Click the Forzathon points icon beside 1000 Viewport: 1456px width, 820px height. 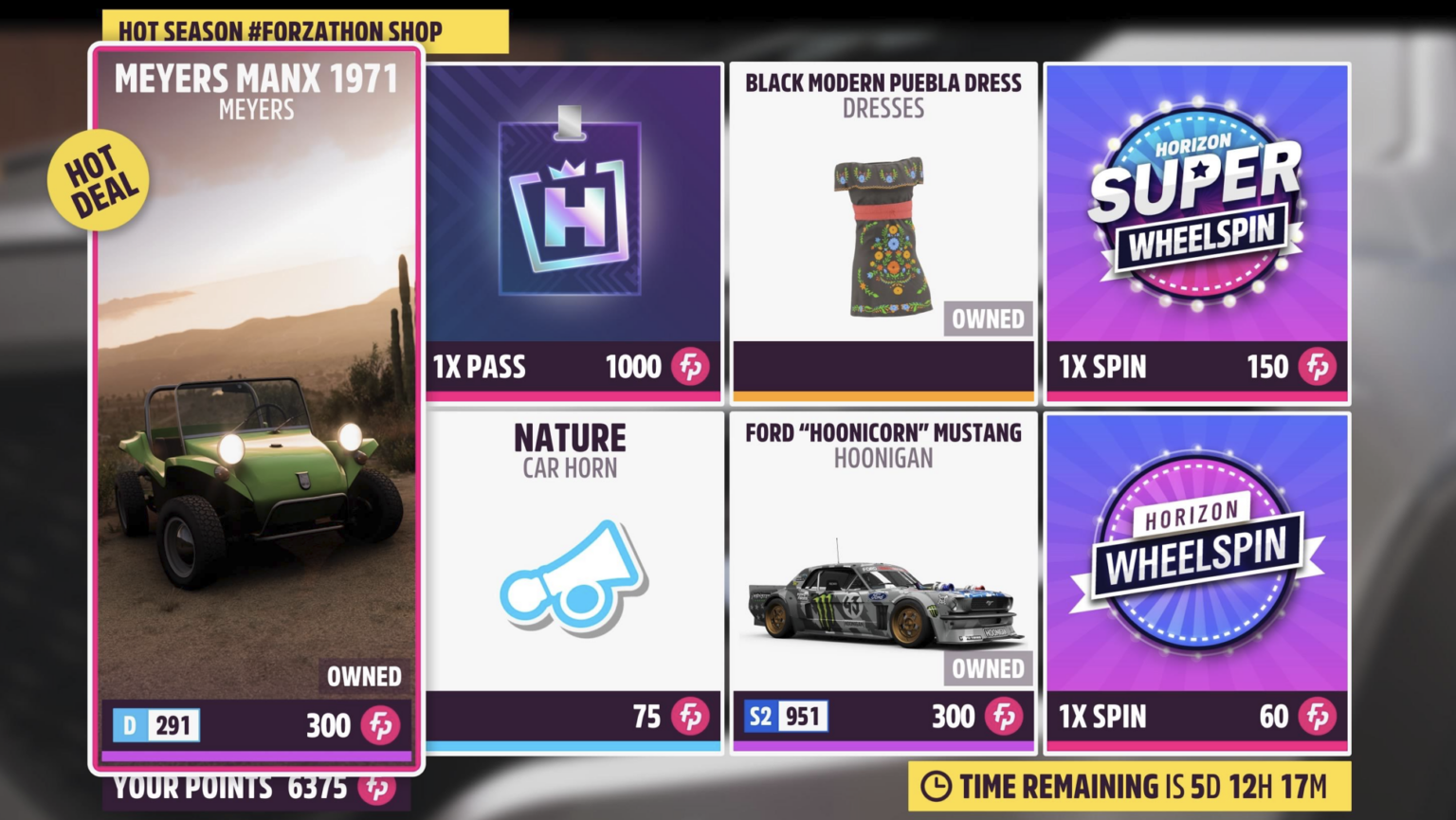(691, 367)
